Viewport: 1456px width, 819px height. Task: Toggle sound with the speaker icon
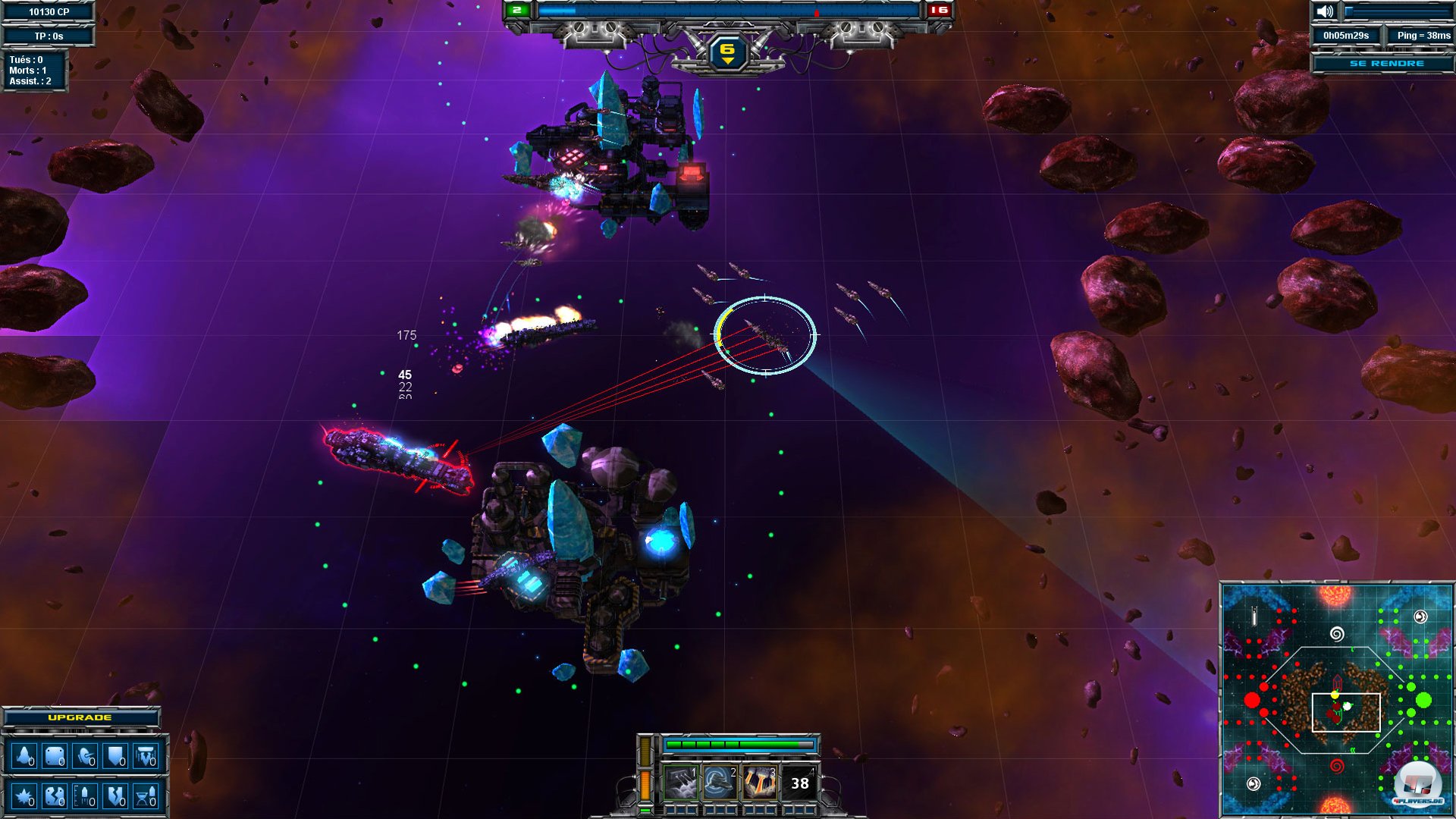[1325, 12]
